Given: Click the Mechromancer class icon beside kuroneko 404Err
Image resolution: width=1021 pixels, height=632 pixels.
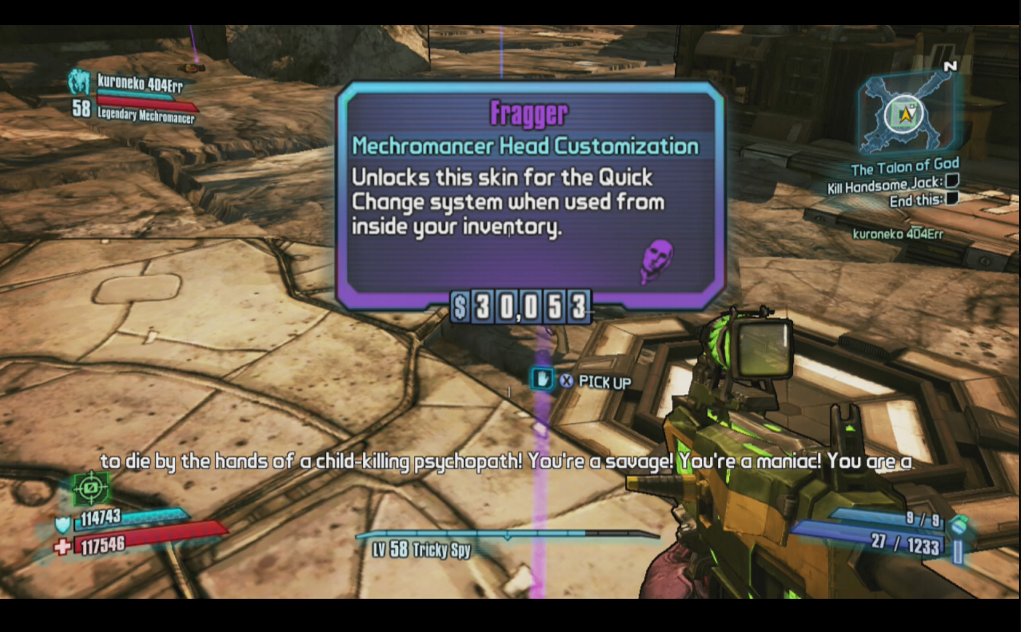Looking at the screenshot, I should (78, 81).
